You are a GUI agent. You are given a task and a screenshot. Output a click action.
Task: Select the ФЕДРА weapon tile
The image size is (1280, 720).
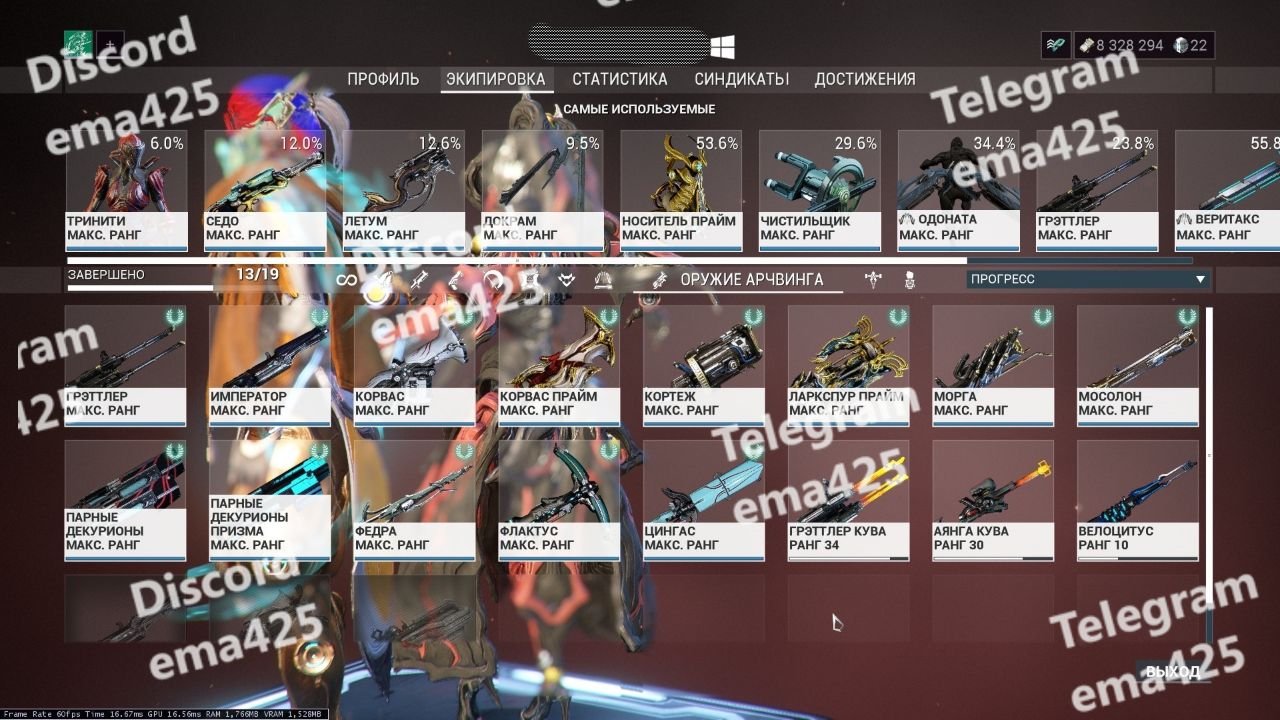point(414,500)
